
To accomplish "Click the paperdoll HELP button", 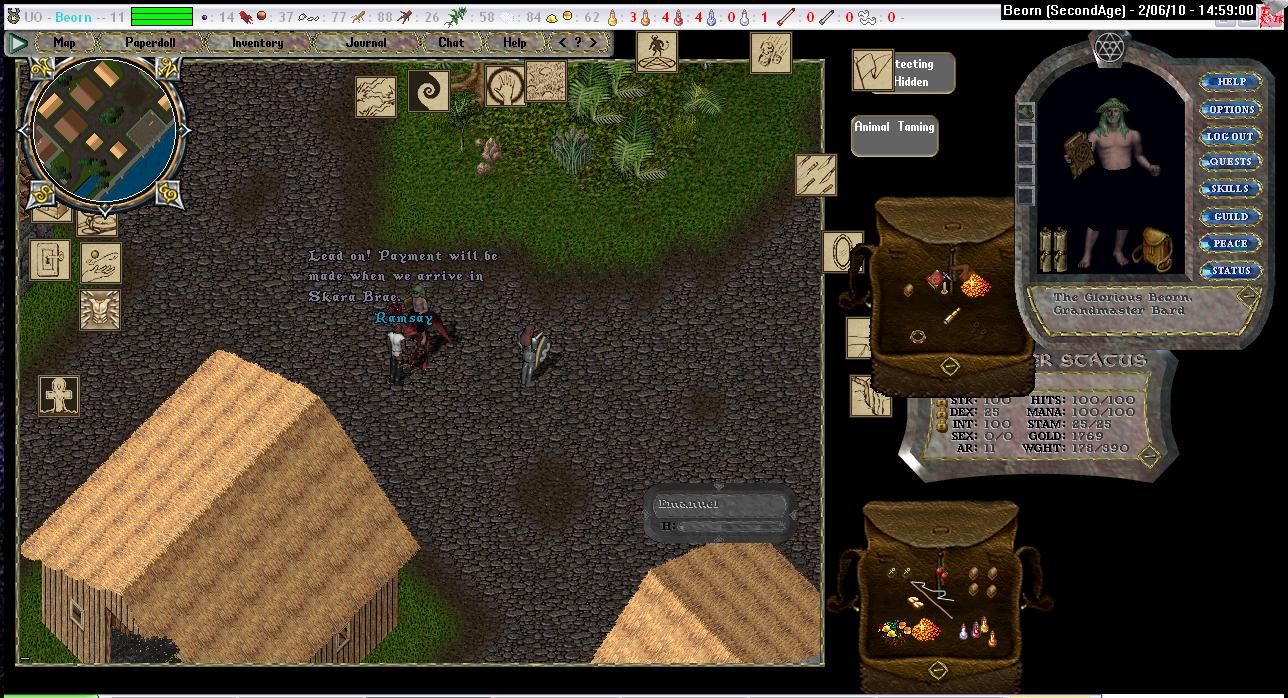I will tap(1230, 82).
